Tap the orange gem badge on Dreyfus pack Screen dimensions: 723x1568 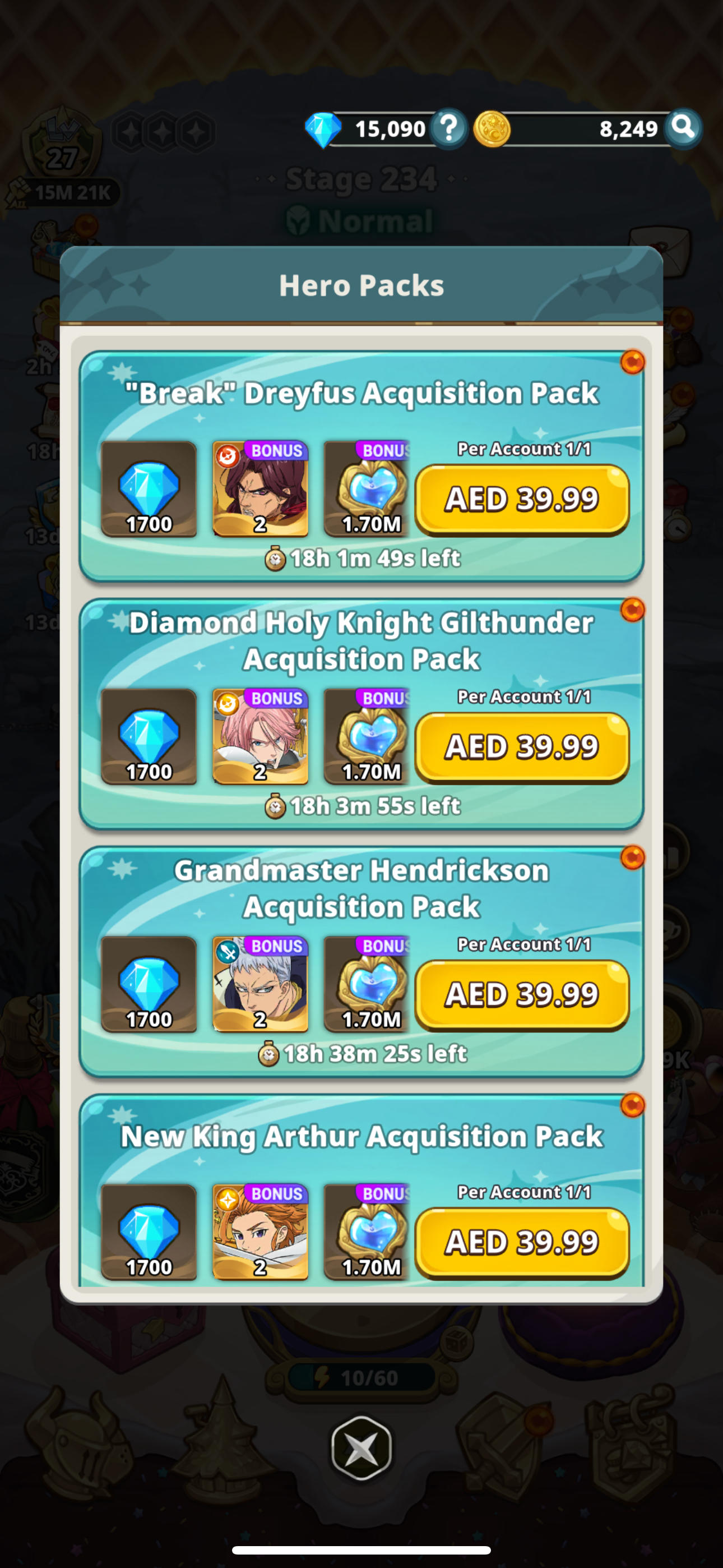point(633,361)
